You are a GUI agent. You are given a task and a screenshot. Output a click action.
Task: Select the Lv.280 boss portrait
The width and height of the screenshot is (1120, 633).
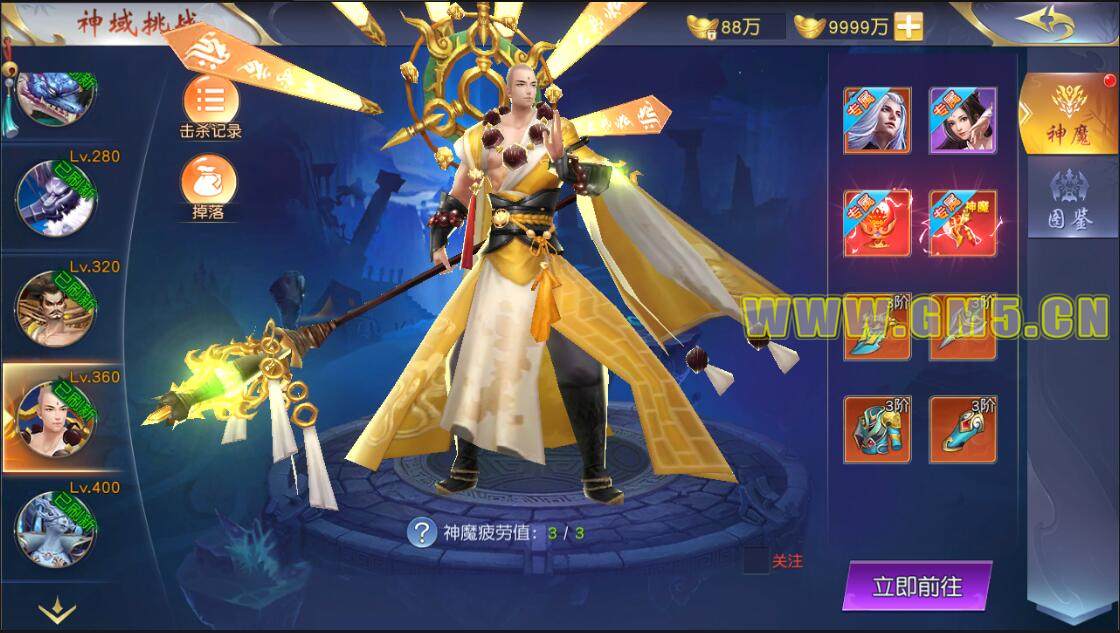coord(56,197)
